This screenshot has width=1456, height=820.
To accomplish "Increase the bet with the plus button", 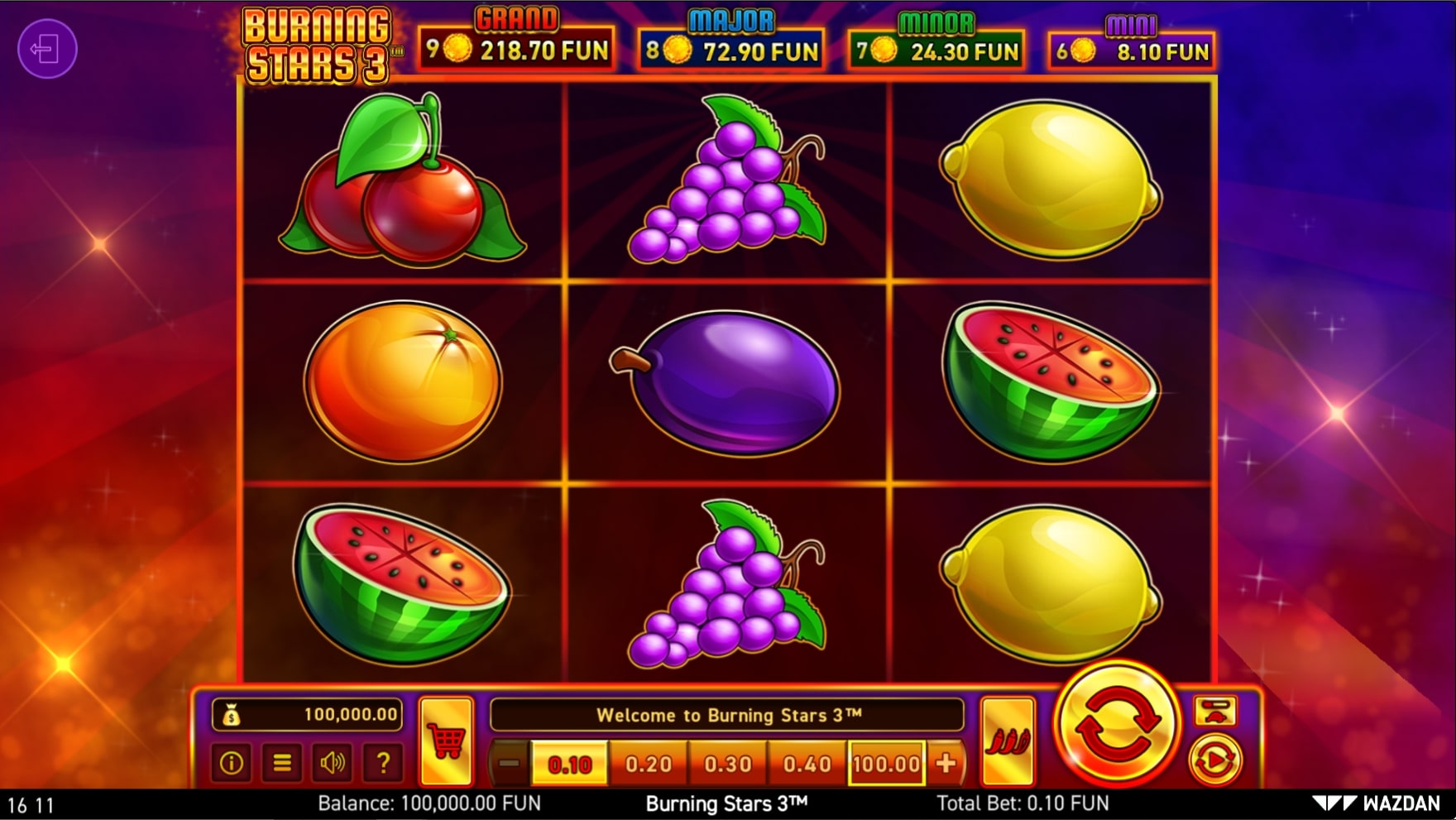I will tap(946, 761).
